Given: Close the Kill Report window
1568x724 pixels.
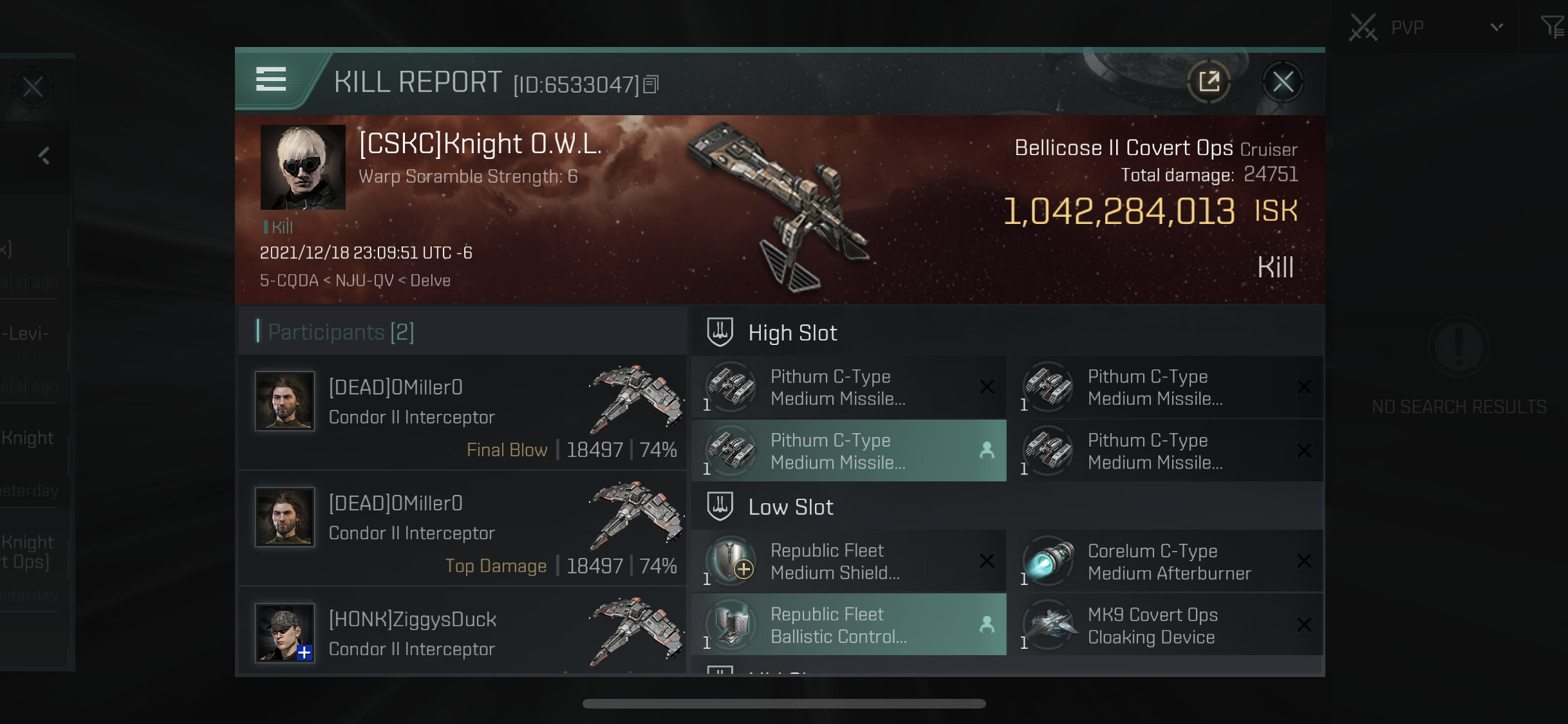Looking at the screenshot, I should (1282, 82).
